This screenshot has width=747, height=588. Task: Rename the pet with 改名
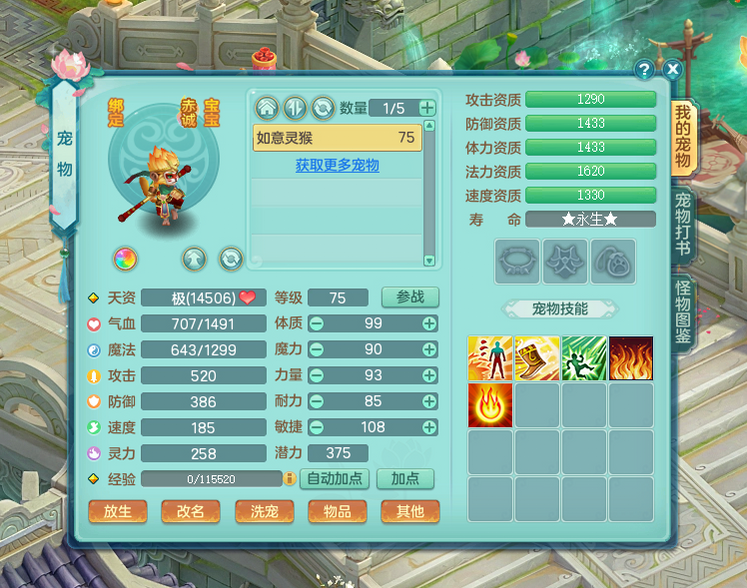click(x=191, y=511)
